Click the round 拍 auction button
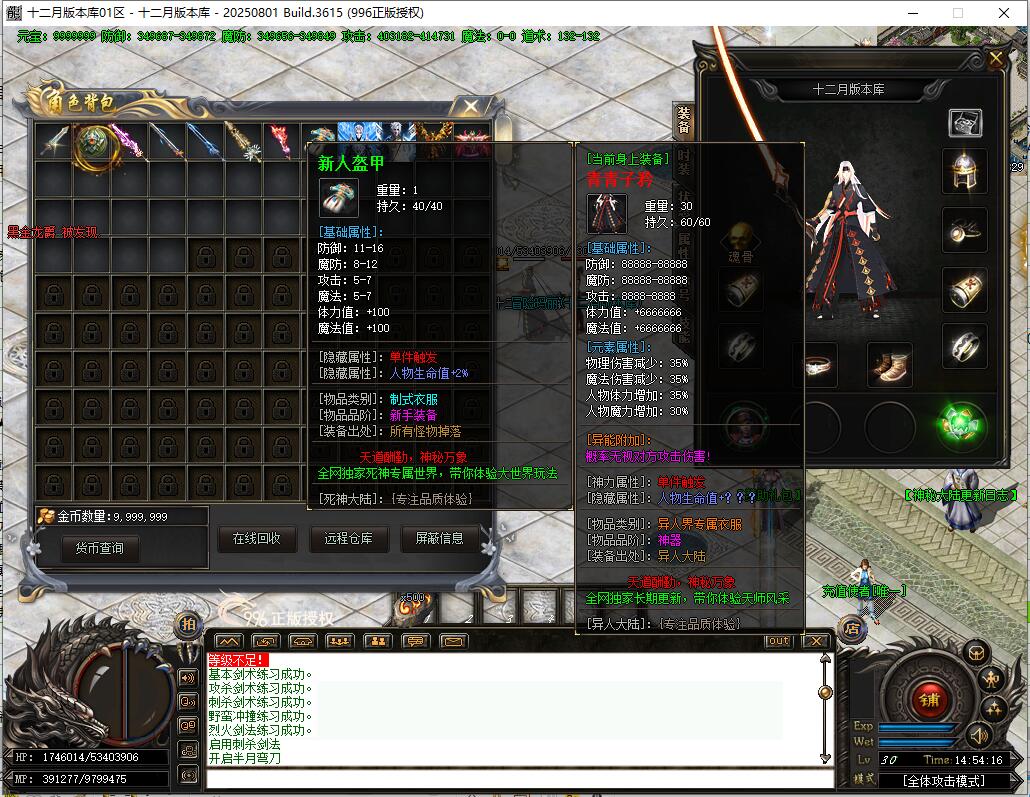The height and width of the screenshot is (797, 1030). tap(187, 625)
